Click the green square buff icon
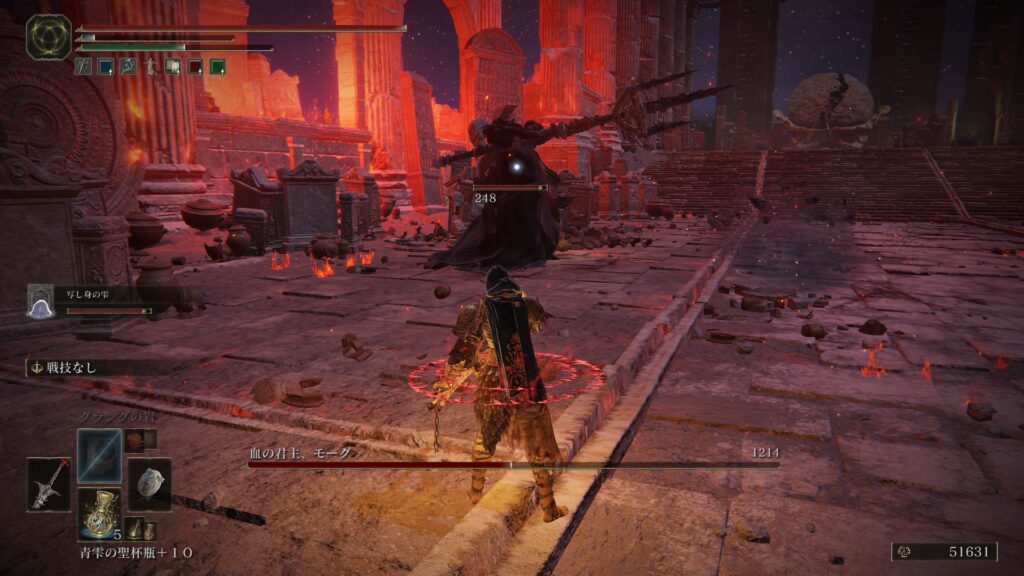Image resolution: width=1024 pixels, height=576 pixels. (x=217, y=67)
